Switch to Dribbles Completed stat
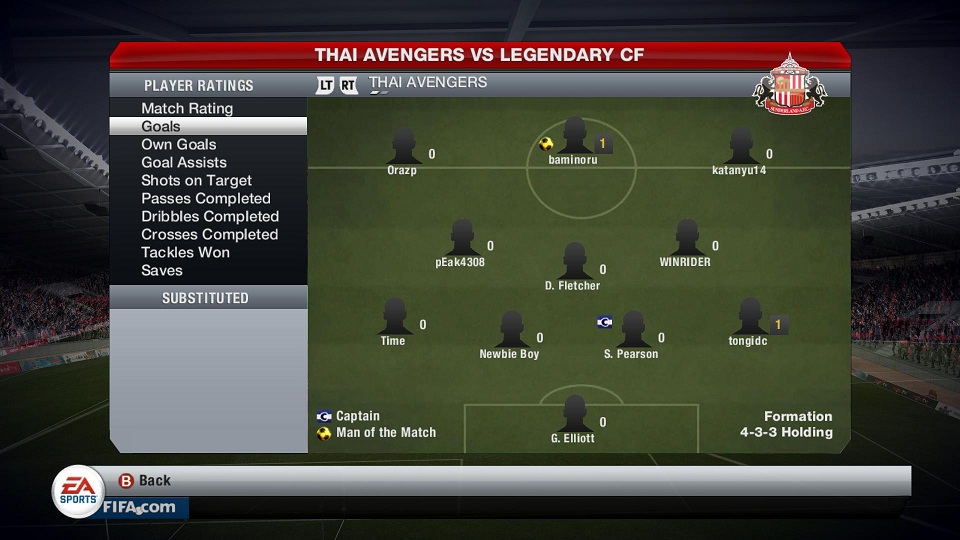This screenshot has width=960, height=540. click(210, 216)
